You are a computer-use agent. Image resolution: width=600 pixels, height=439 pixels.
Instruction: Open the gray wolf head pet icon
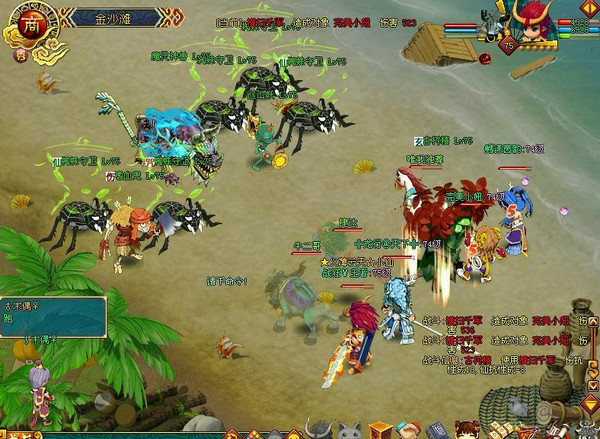click(x=348, y=432)
